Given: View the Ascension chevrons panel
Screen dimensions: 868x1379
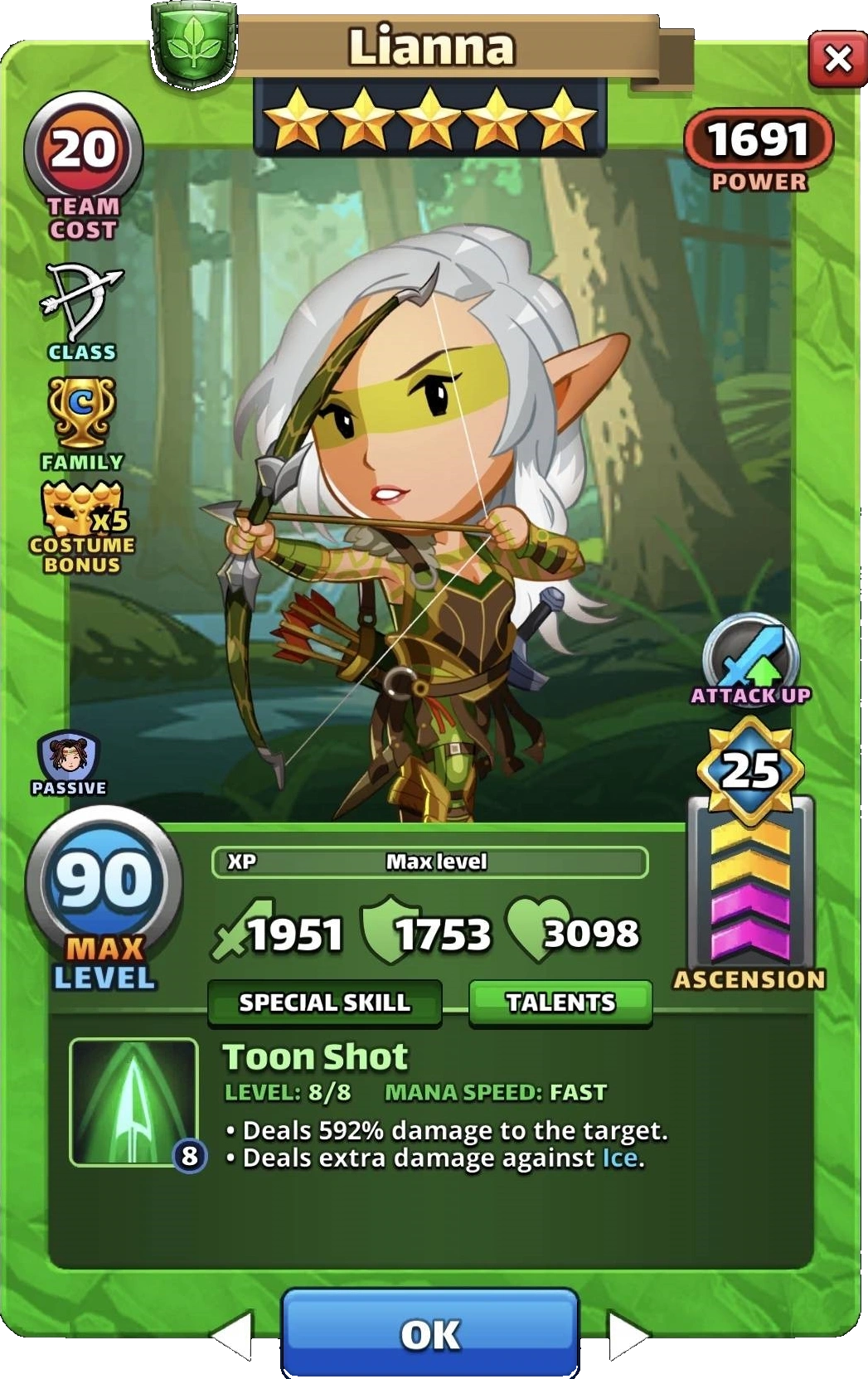Looking at the screenshot, I should [751, 891].
